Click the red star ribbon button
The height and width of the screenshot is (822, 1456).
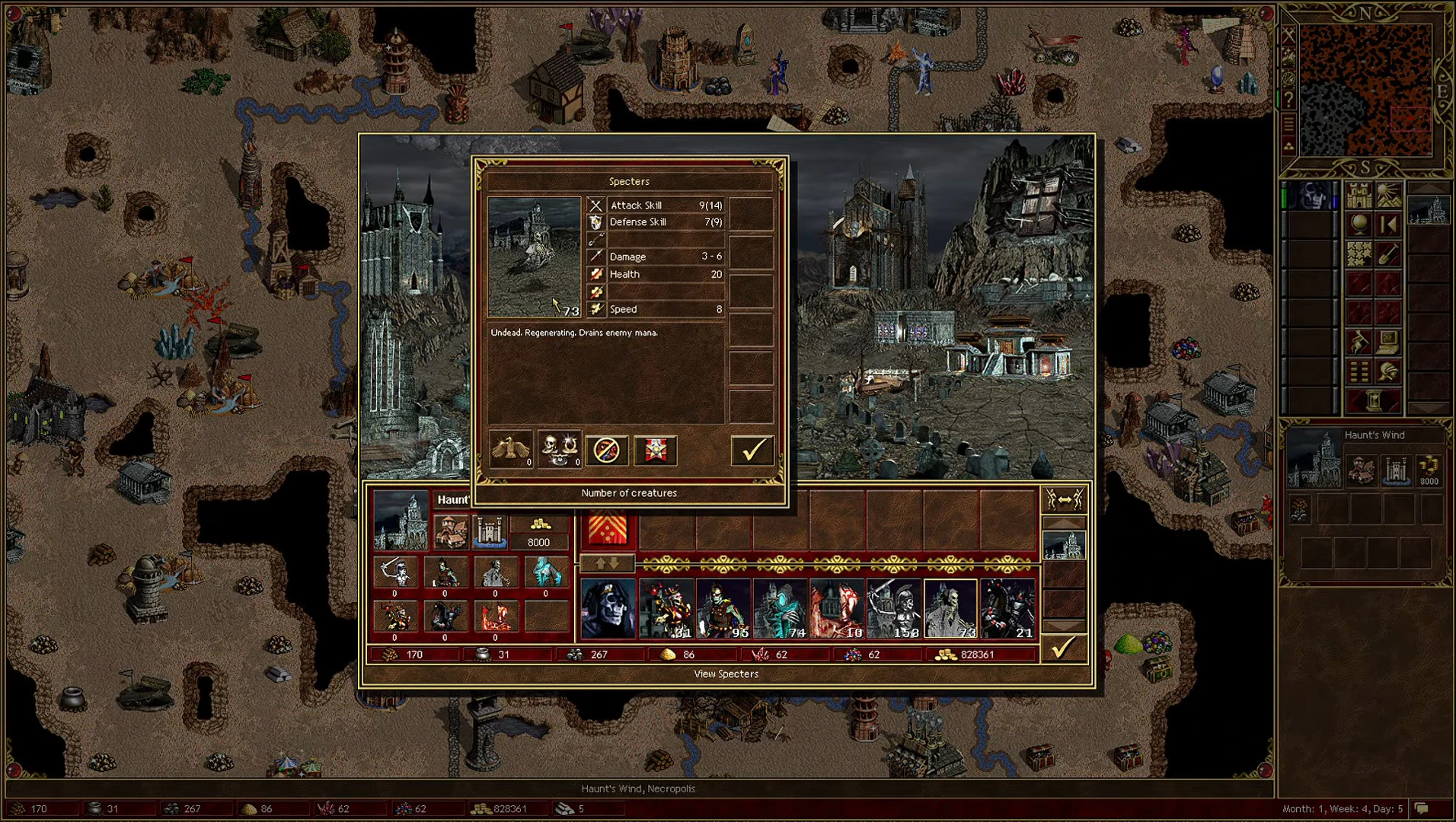[x=656, y=451]
